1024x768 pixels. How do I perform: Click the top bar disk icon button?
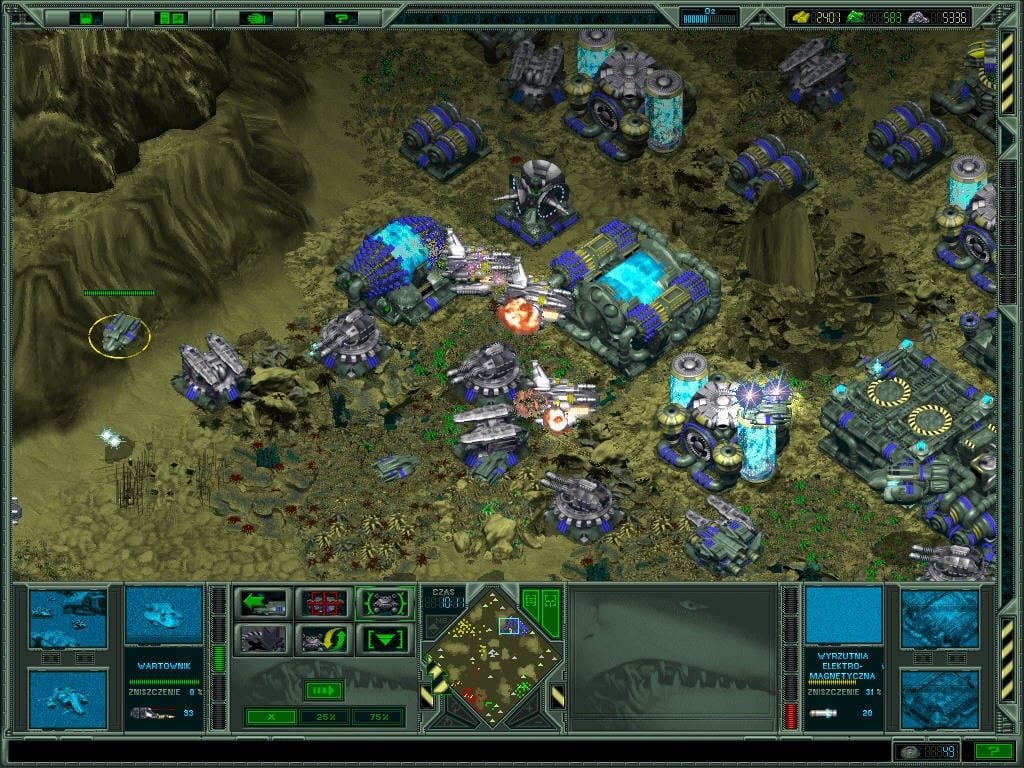click(x=87, y=17)
